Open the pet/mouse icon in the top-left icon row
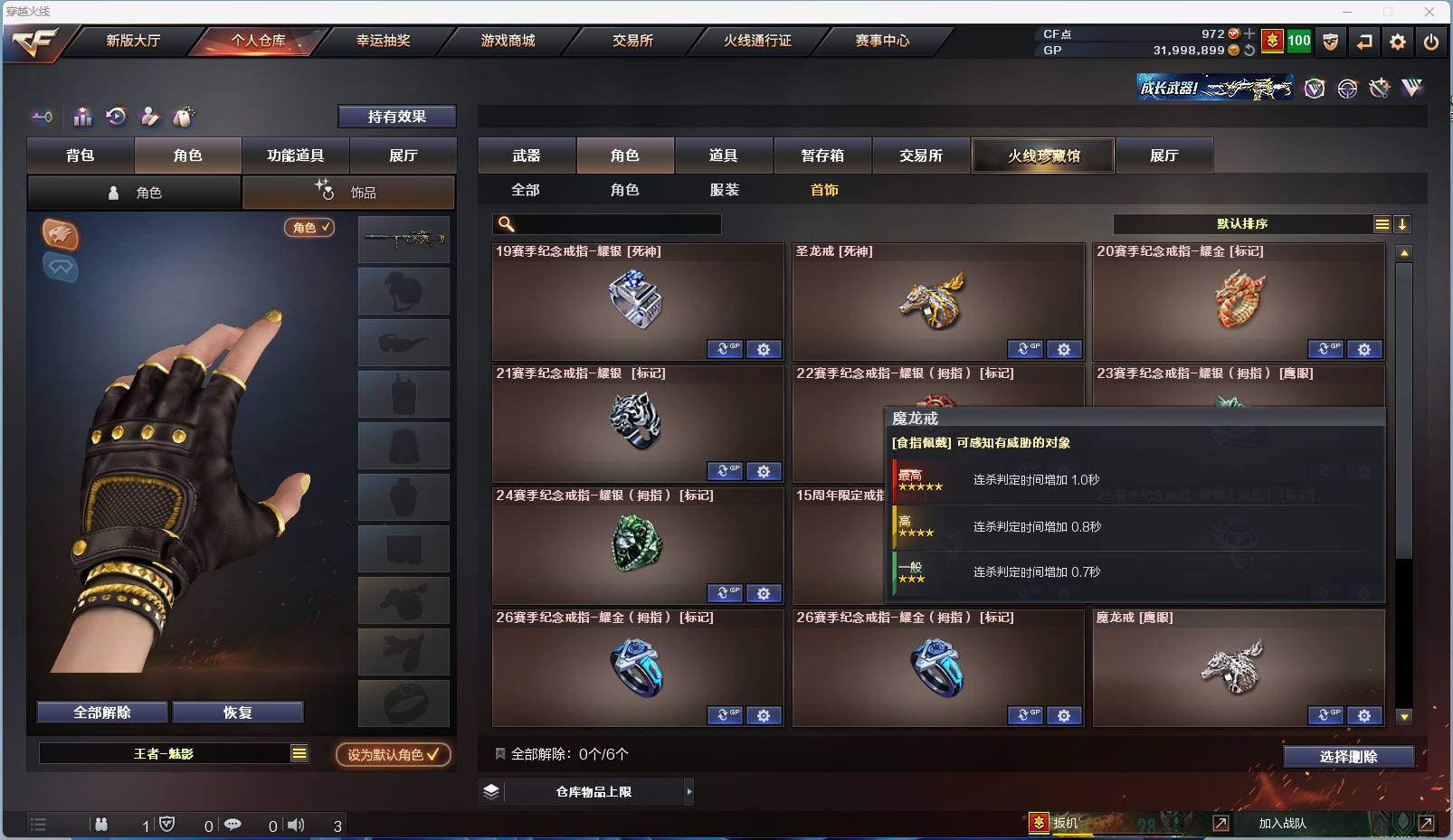Screen dimensions: 1453x840 [x=184, y=117]
